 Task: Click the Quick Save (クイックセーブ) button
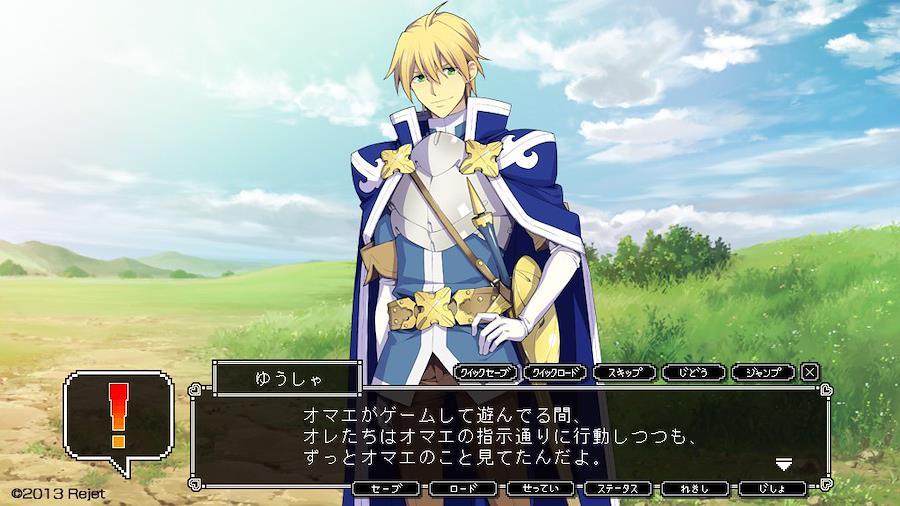(x=487, y=372)
